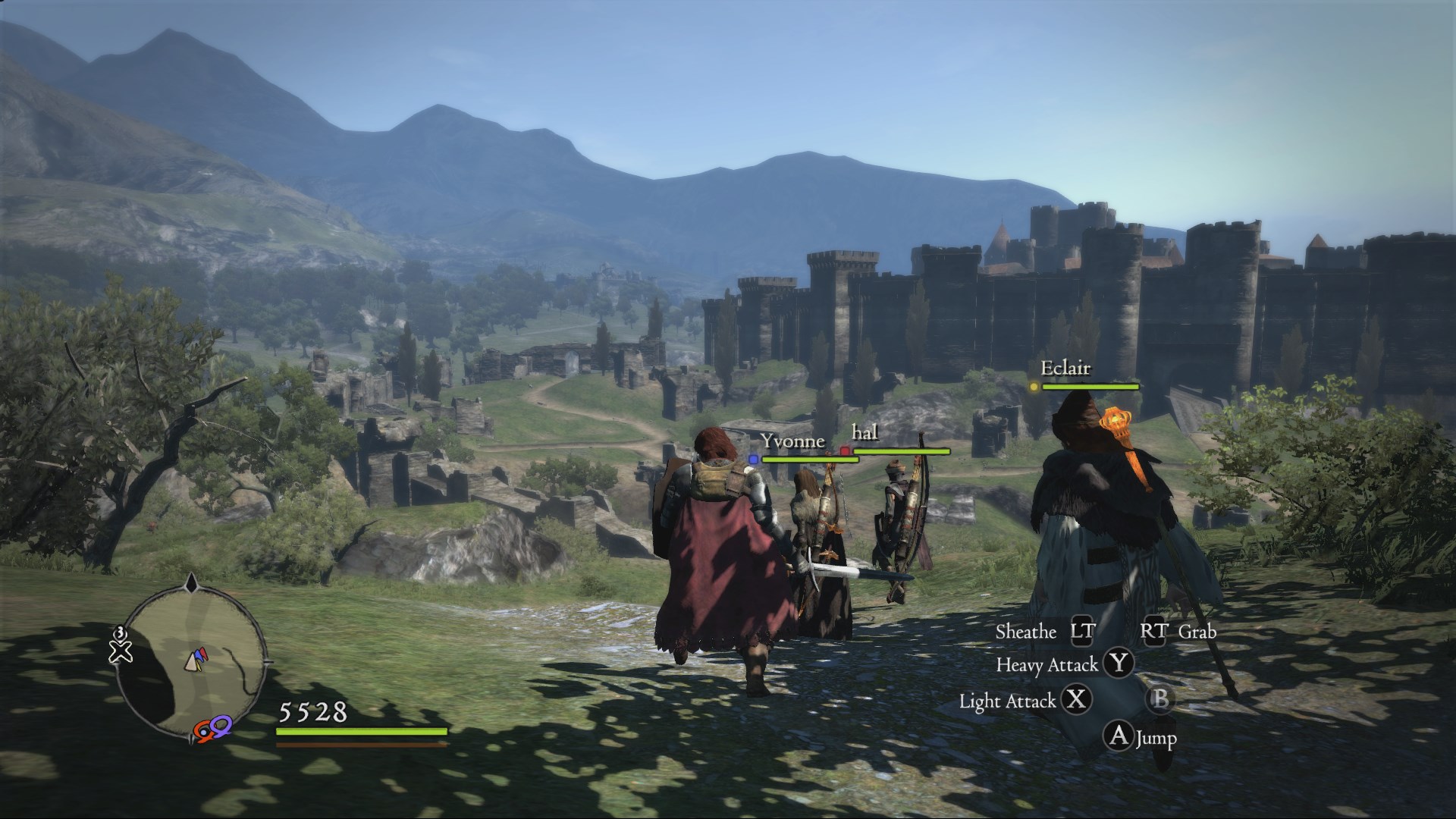1456x819 pixels.
Task: Select the Yvonne pawn name tag
Action: (x=792, y=441)
